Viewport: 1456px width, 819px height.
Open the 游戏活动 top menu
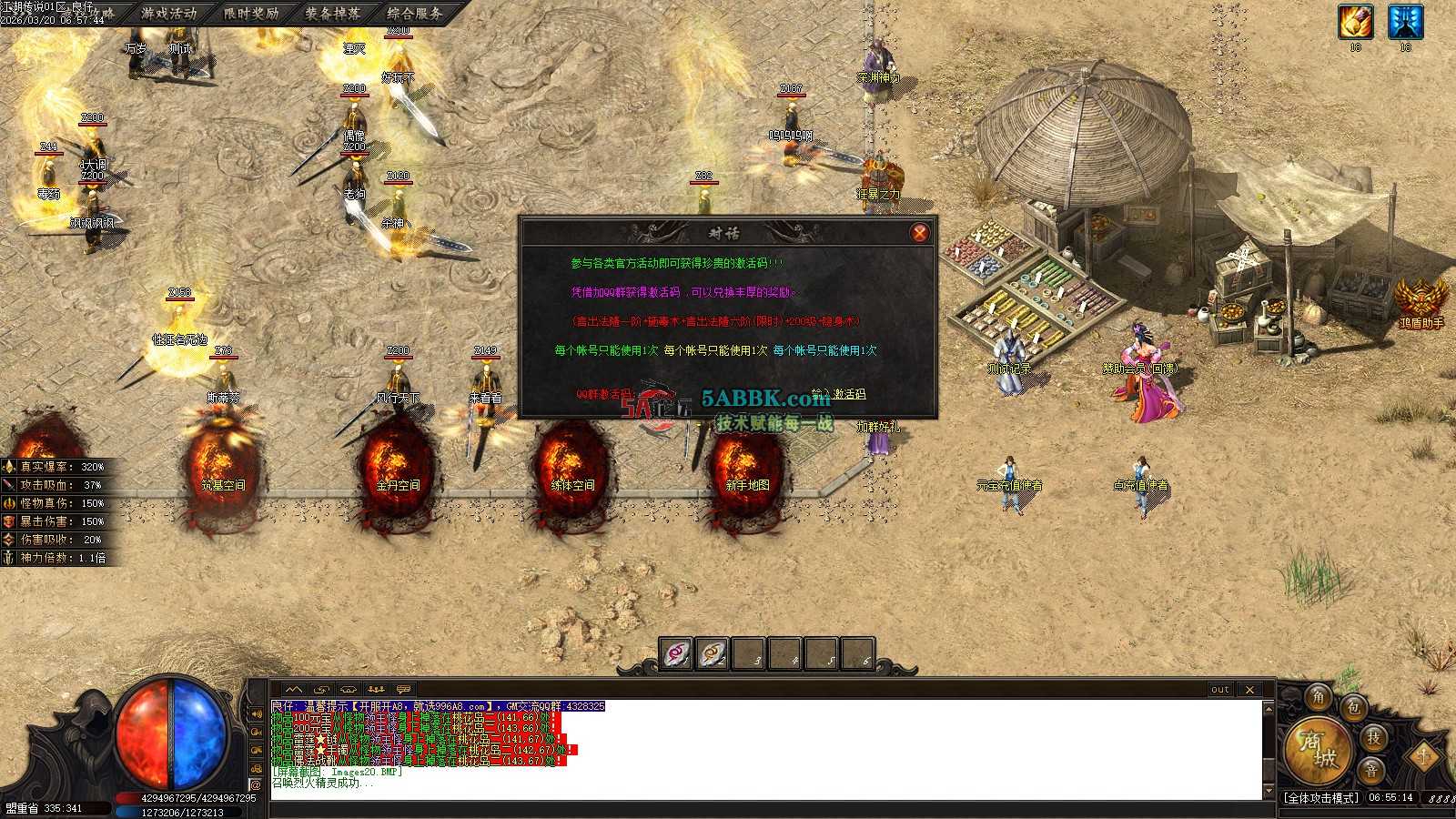(169, 14)
